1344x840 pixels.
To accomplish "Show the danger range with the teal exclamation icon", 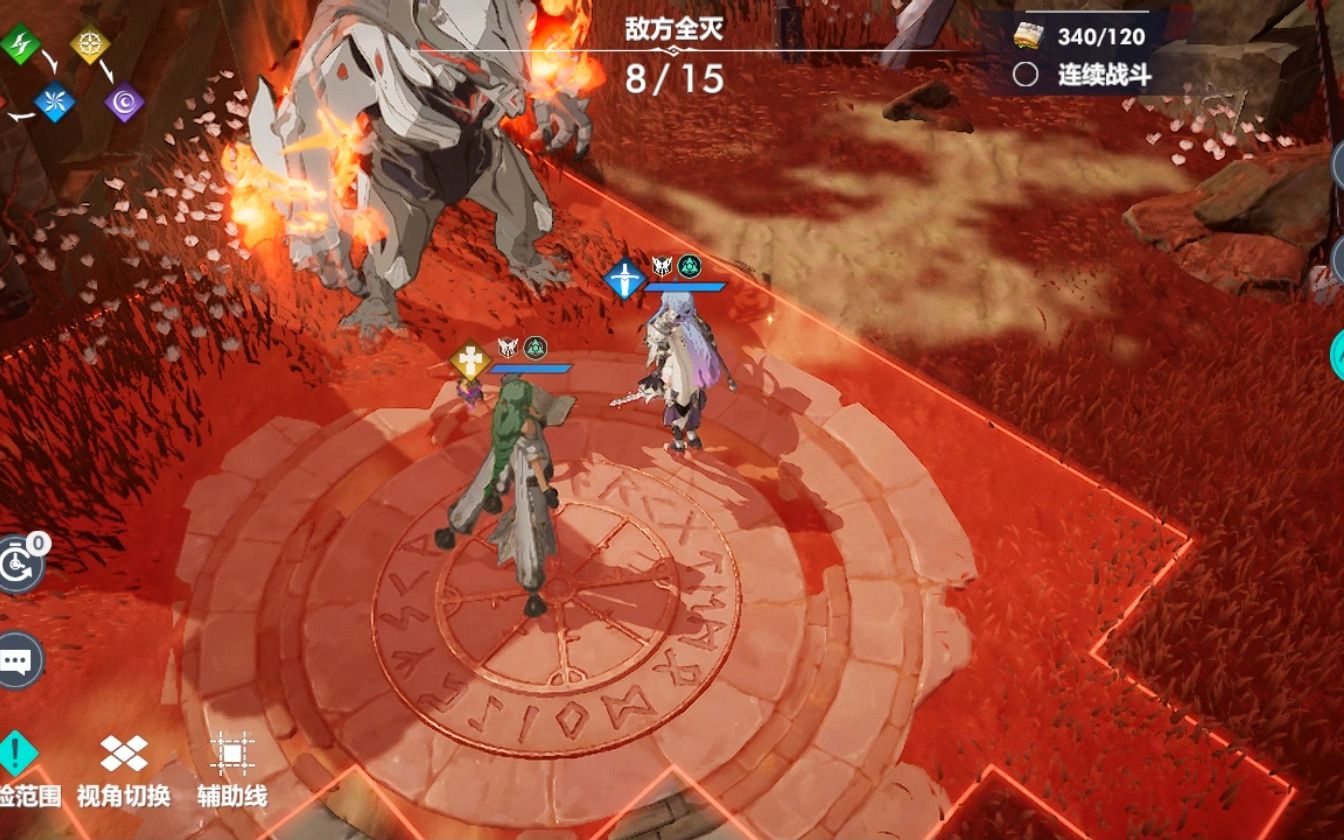I will pyautogui.click(x=17, y=755).
